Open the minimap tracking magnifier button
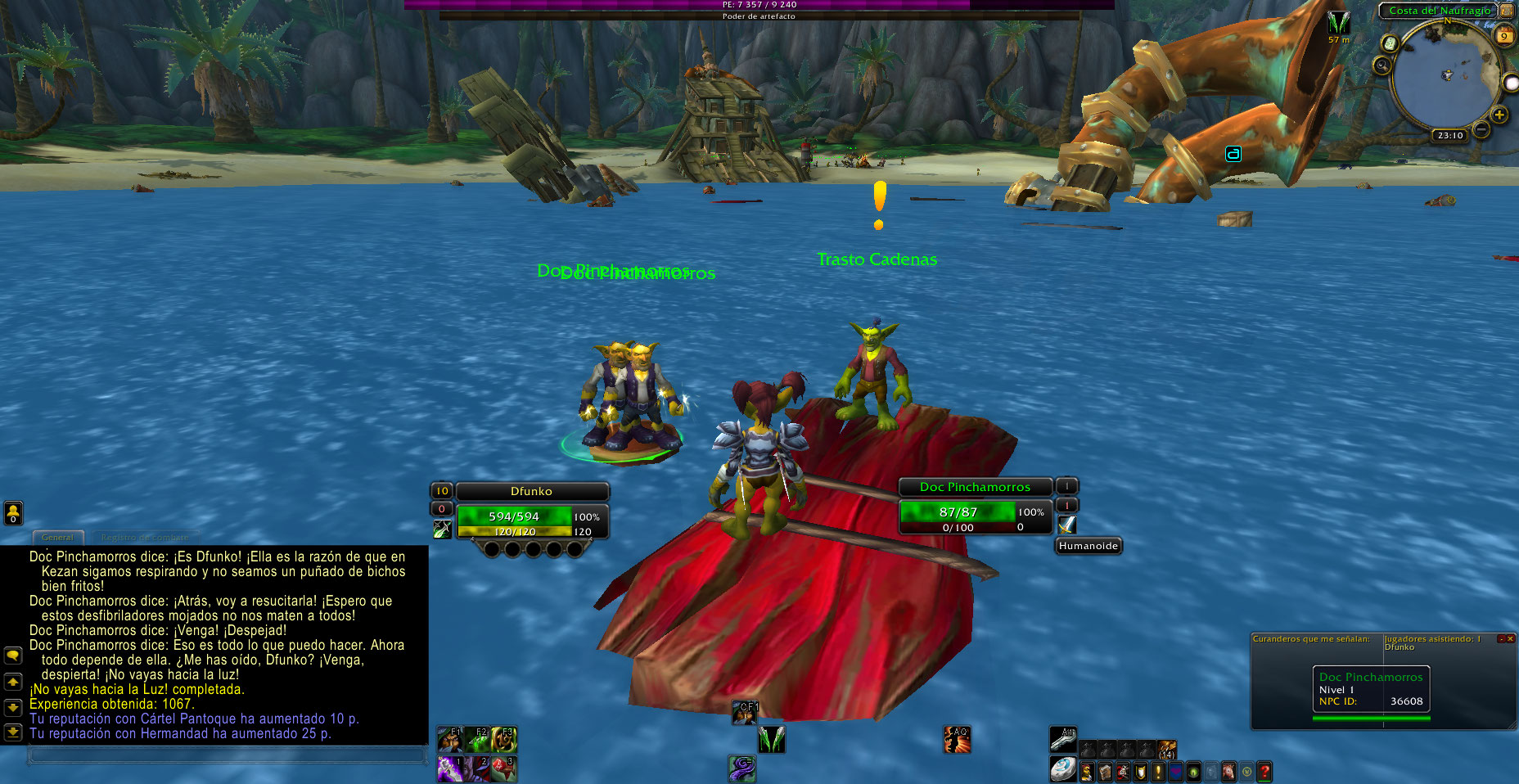The image size is (1519, 784). click(1382, 65)
